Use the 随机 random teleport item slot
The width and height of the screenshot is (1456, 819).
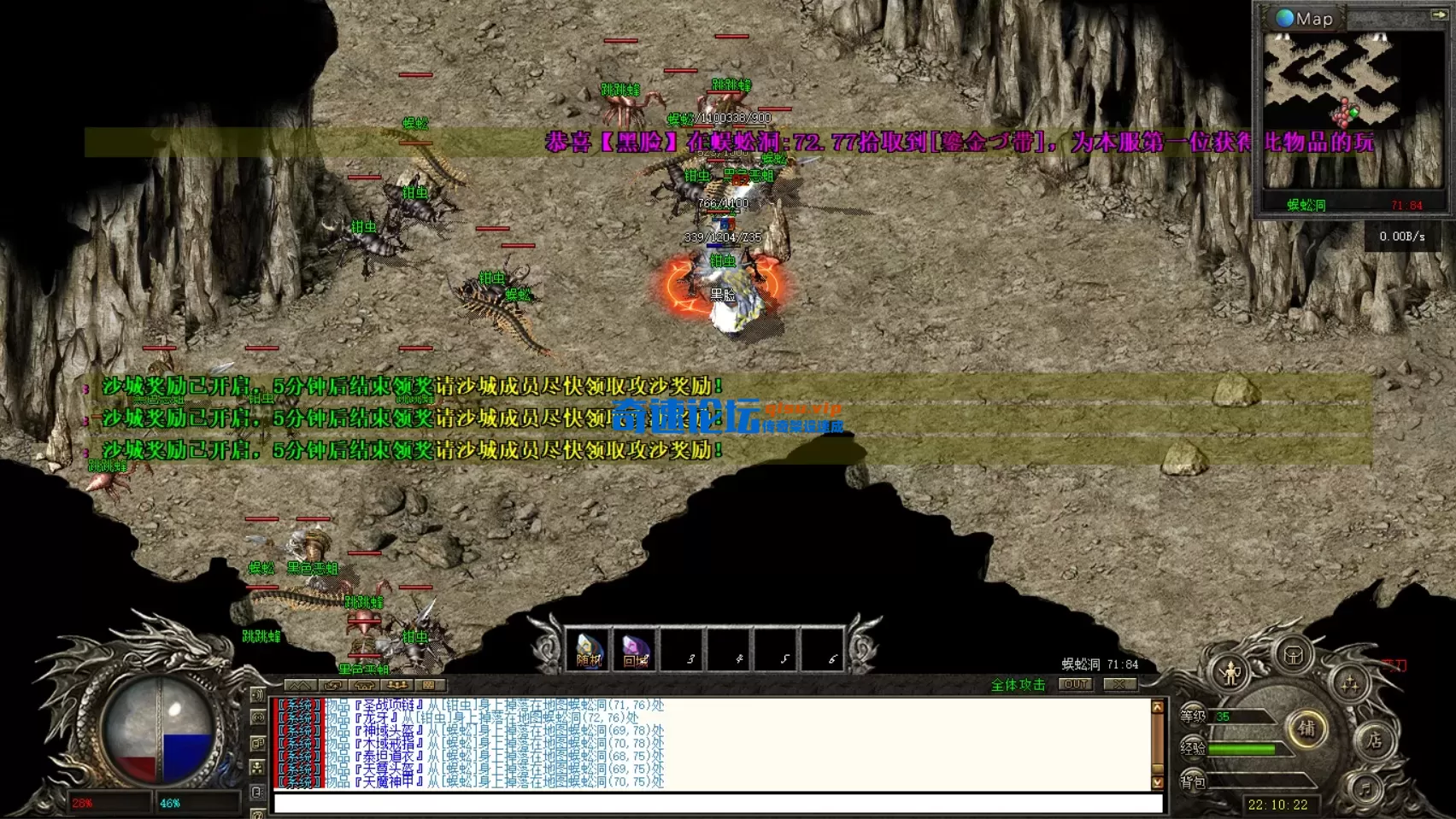[x=589, y=649]
